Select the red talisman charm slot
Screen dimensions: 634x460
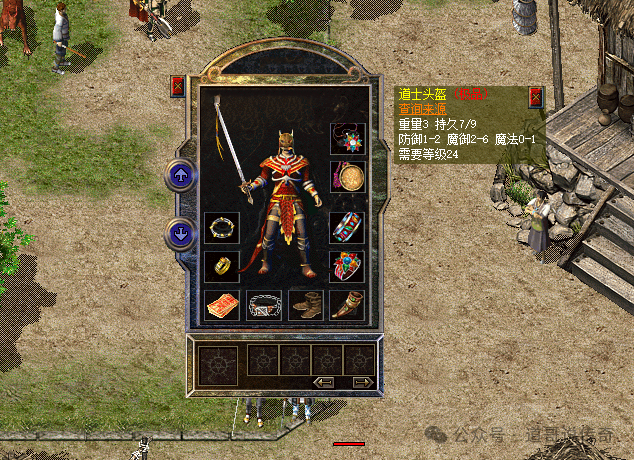coord(222,305)
